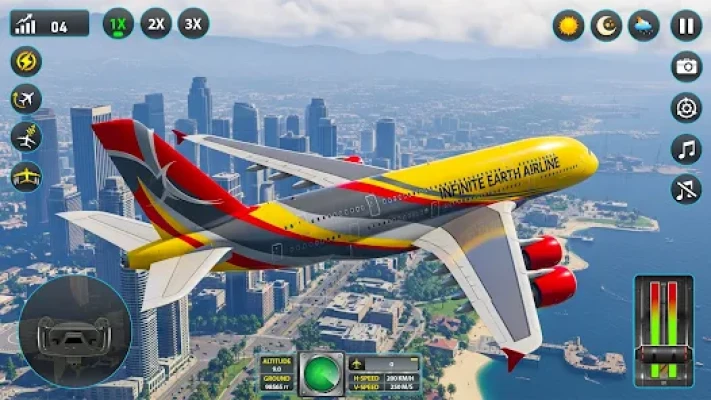Mute music with crossed-out note icon
The image size is (711, 400).
click(x=686, y=188)
